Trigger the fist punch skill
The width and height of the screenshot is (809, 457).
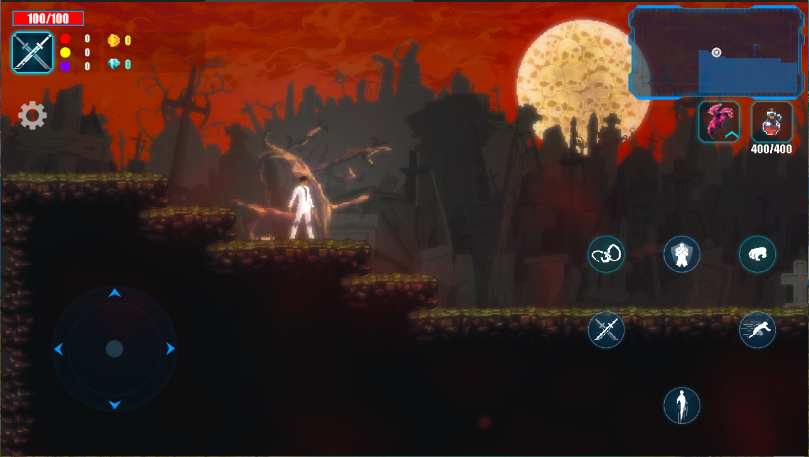tap(757, 254)
